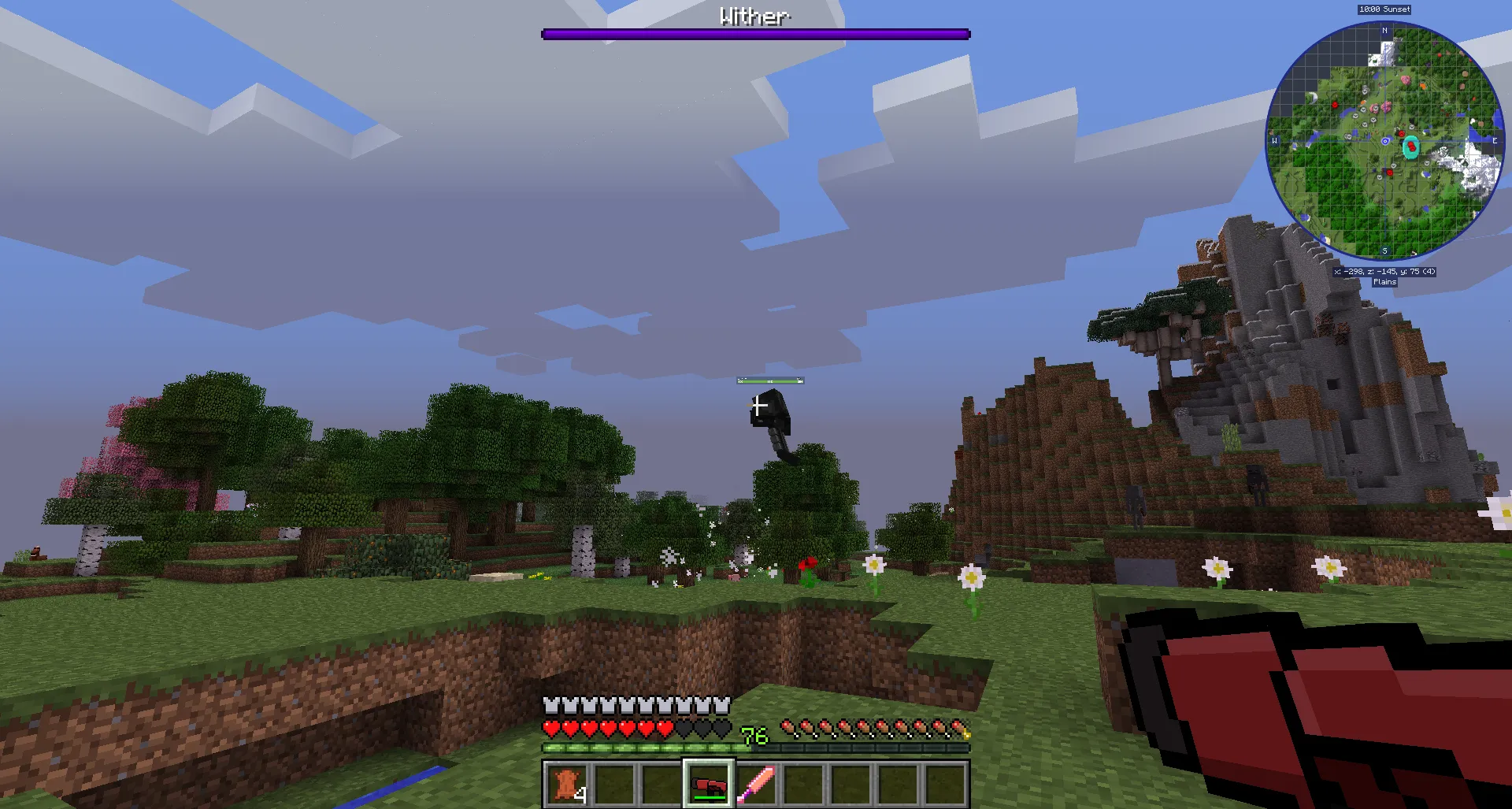Toggle the crosshair in the screen center

pyautogui.click(x=756, y=404)
